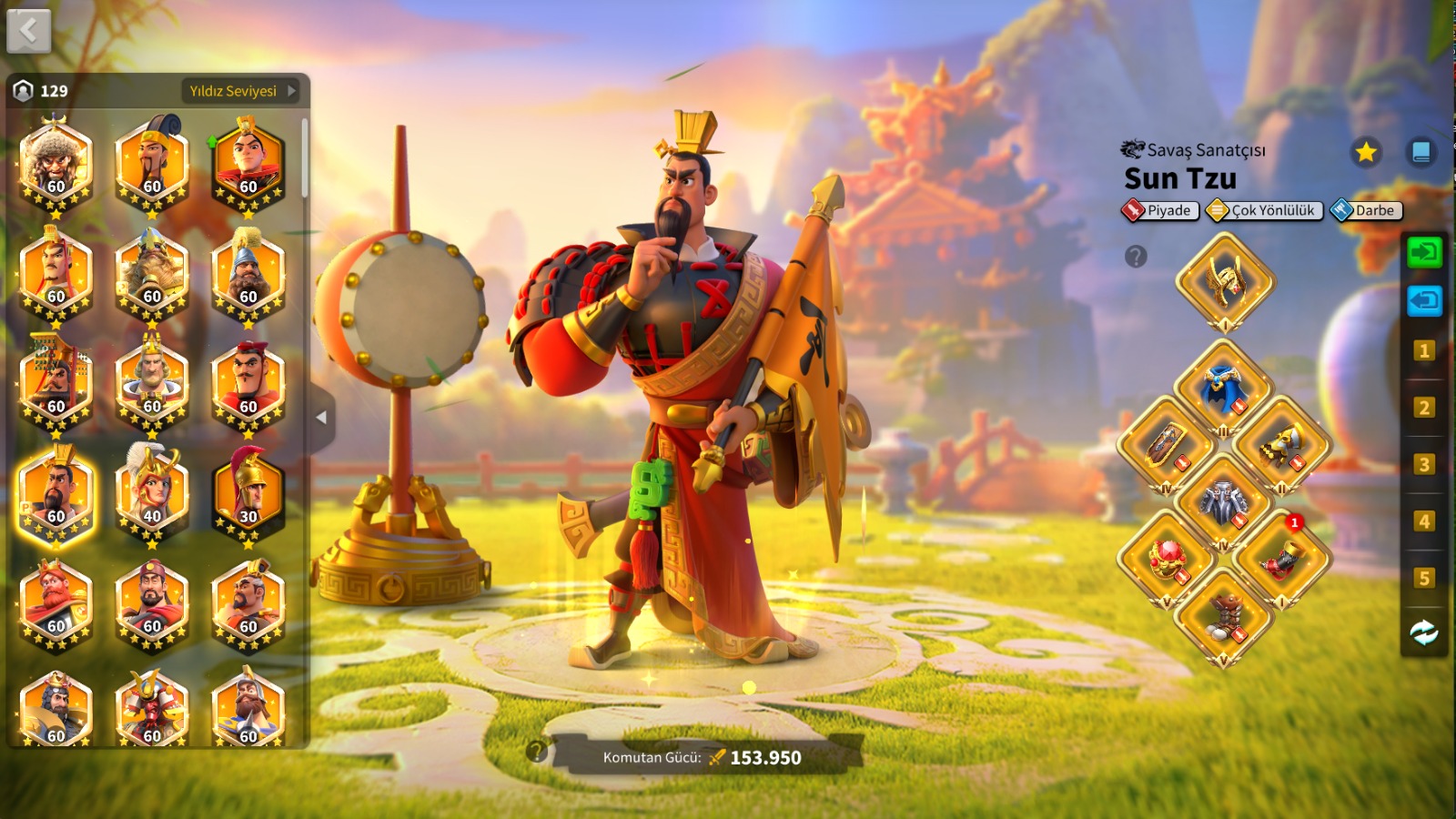Select the golden gauntlets slot
Screen dimensions: 1456x819
pyautogui.click(x=1281, y=445)
